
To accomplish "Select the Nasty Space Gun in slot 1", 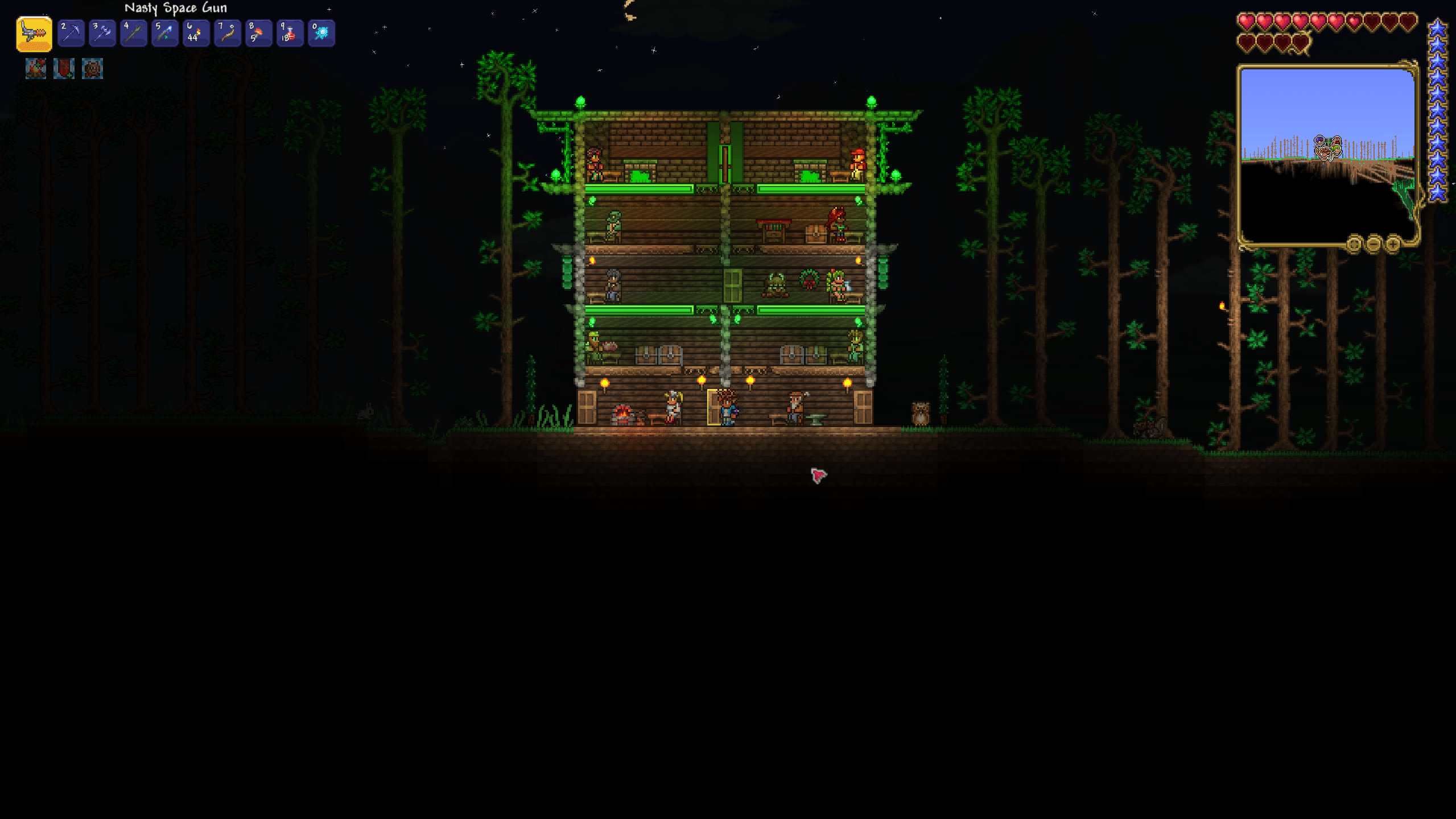I will coord(34,33).
